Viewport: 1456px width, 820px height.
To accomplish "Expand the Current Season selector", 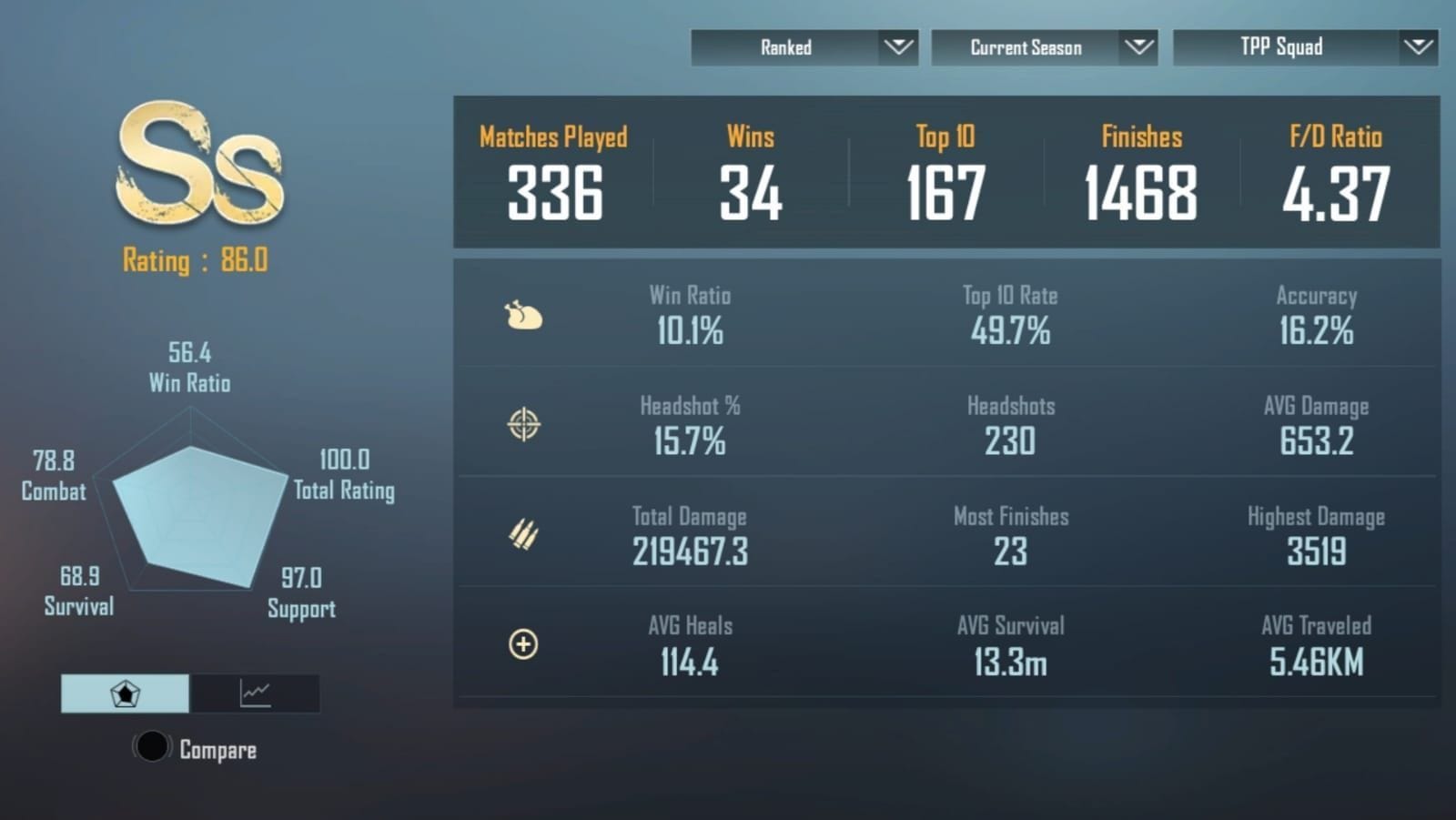I will pos(1044,47).
